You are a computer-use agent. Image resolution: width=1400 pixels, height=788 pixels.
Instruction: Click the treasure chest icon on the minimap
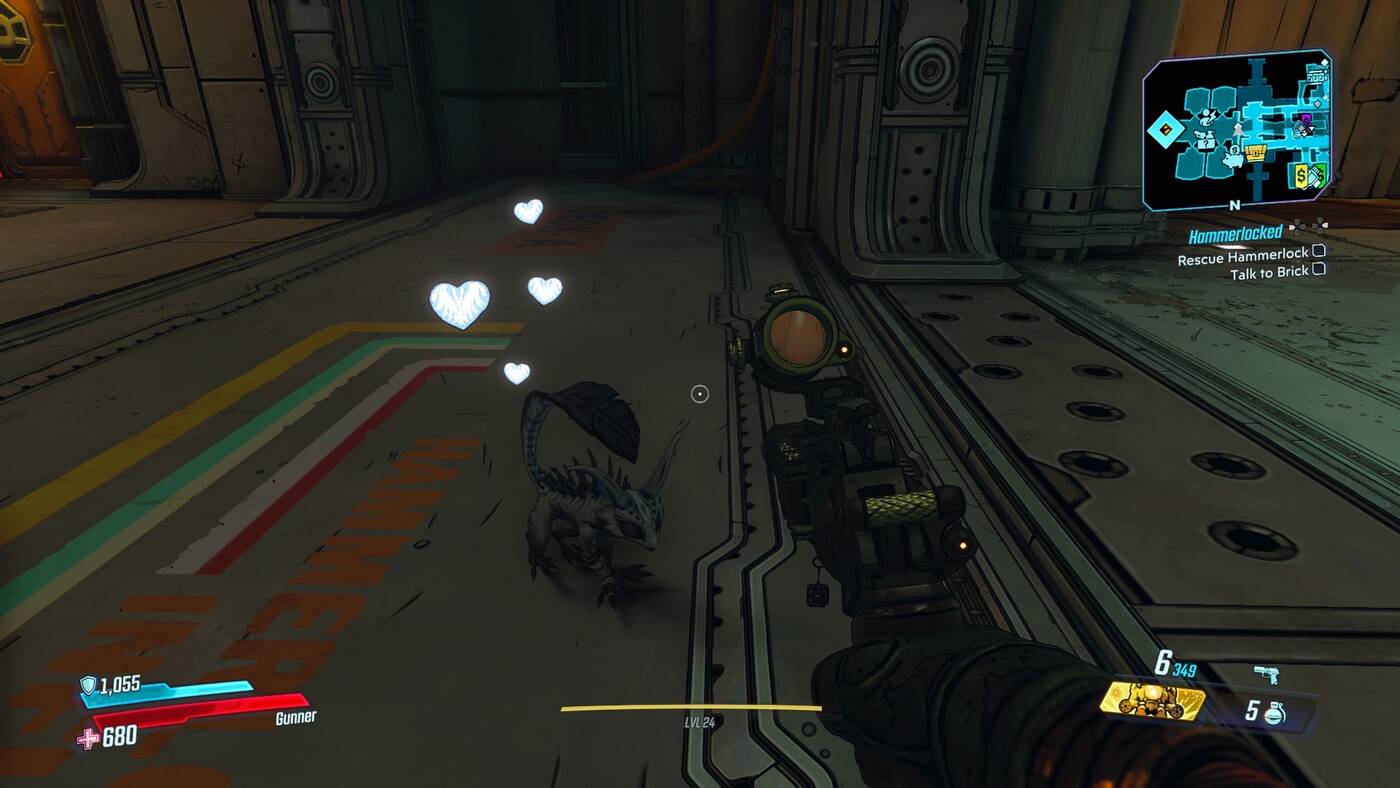pyautogui.click(x=1256, y=152)
